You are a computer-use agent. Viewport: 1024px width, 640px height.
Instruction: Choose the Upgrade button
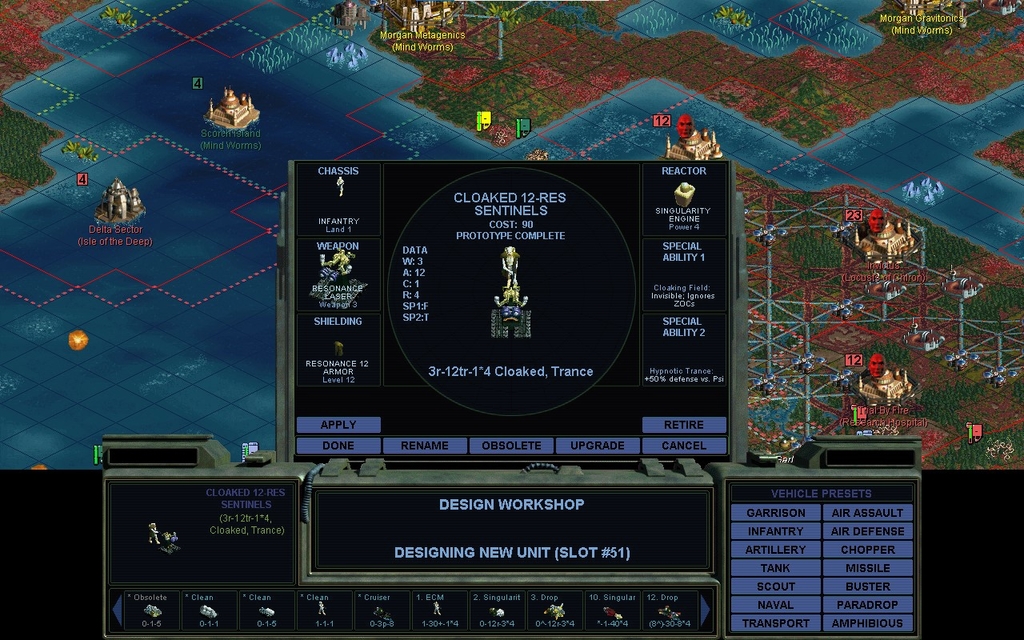click(x=597, y=446)
